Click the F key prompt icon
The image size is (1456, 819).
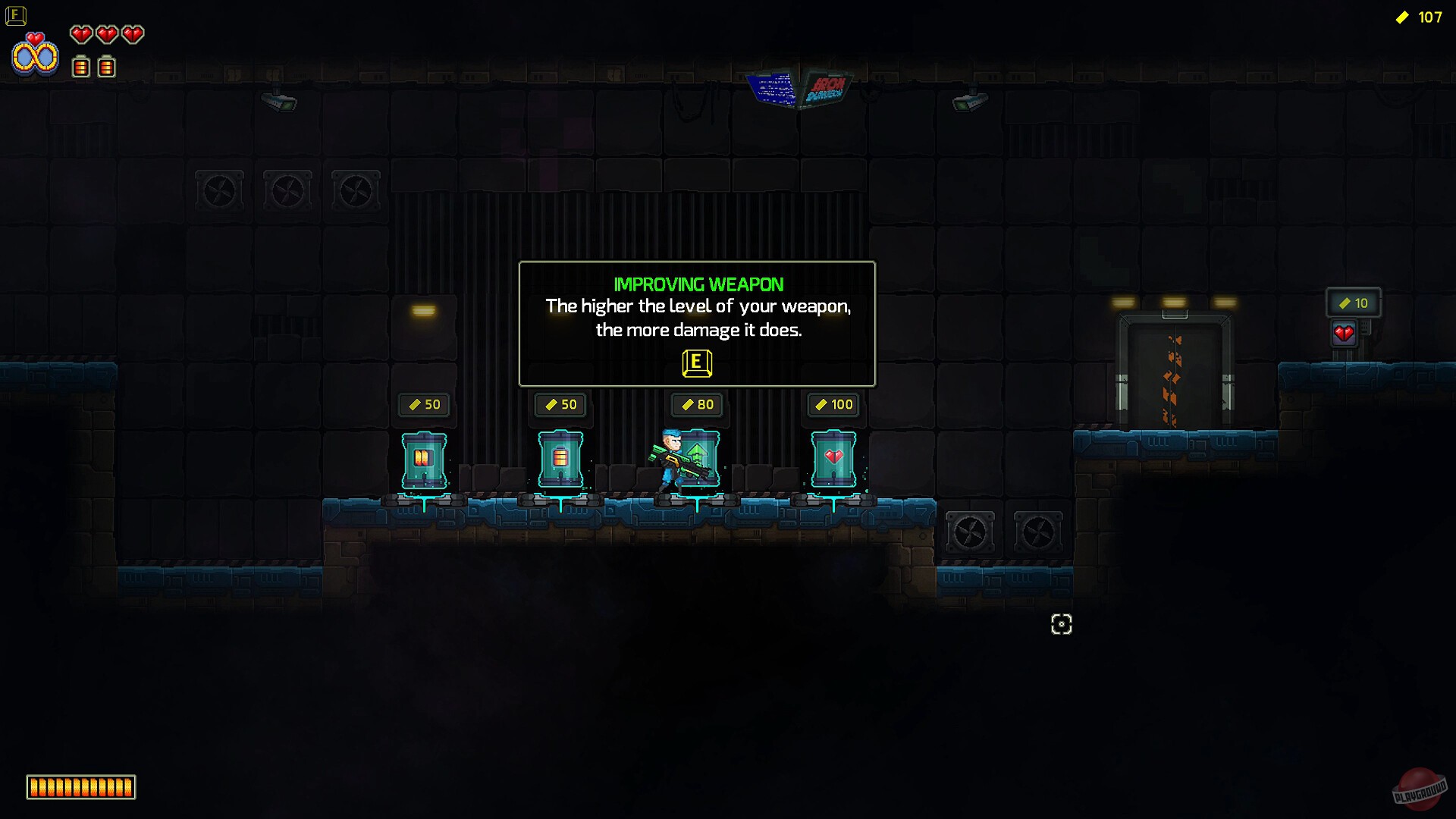16,15
